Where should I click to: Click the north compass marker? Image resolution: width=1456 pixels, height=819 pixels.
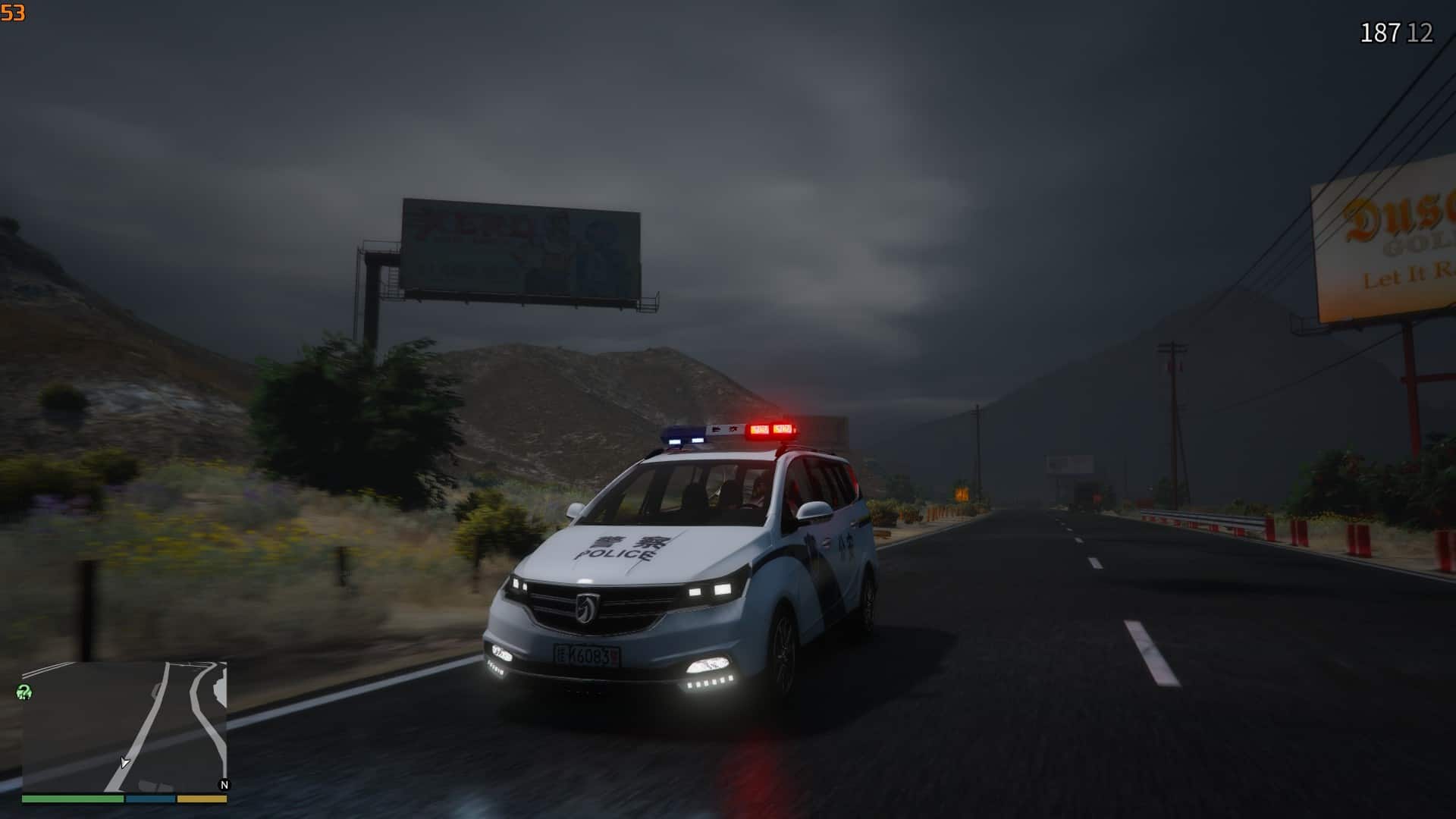[x=224, y=785]
